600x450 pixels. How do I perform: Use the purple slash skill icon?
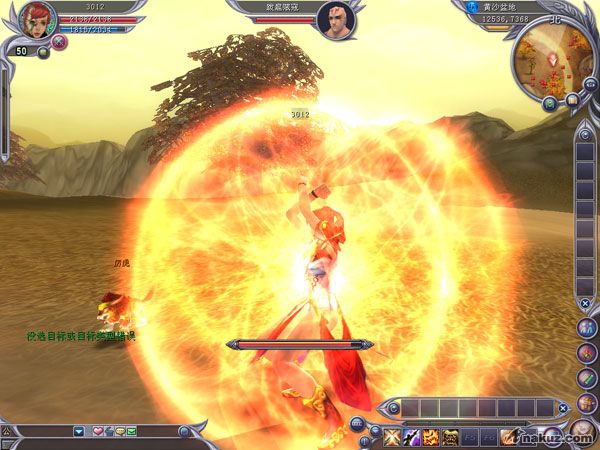(x=411, y=436)
